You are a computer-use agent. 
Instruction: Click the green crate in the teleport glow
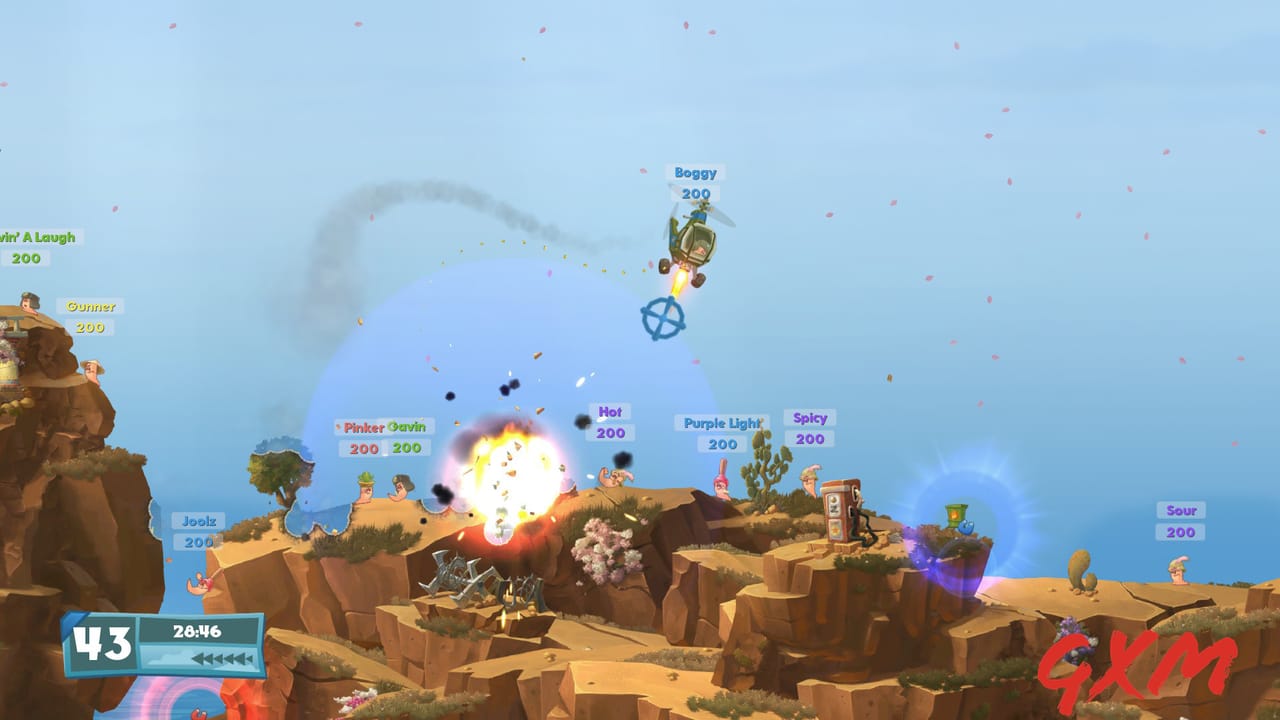pos(956,513)
